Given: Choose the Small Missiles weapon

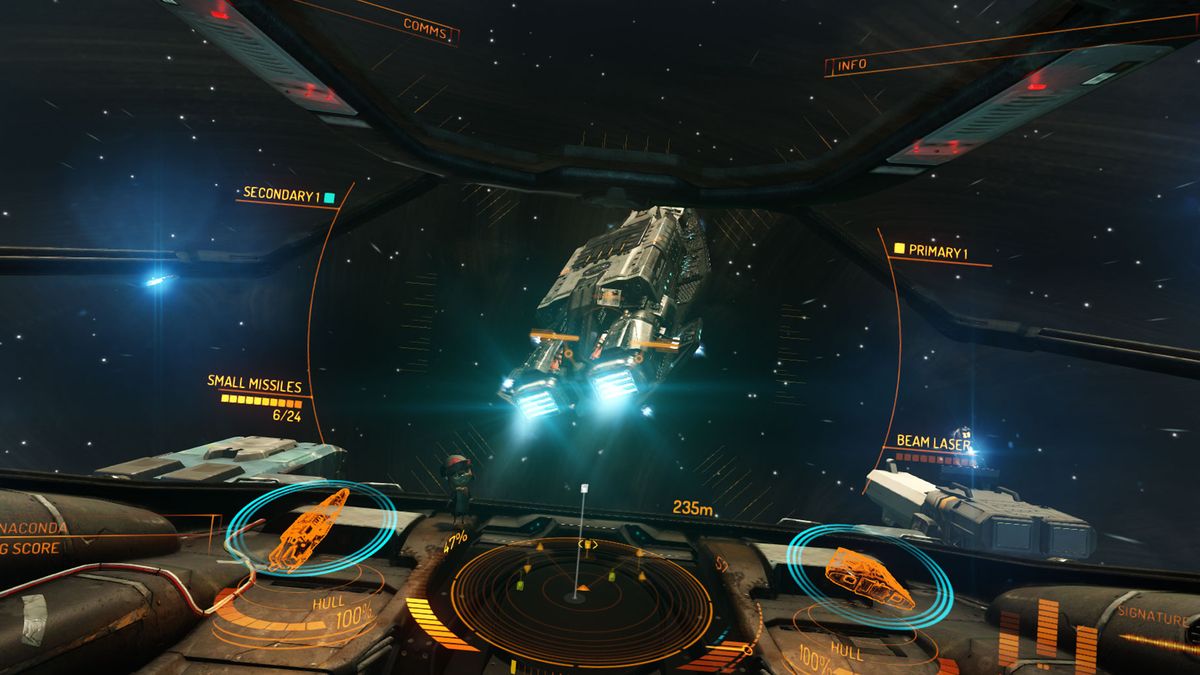Looking at the screenshot, I should point(254,383).
